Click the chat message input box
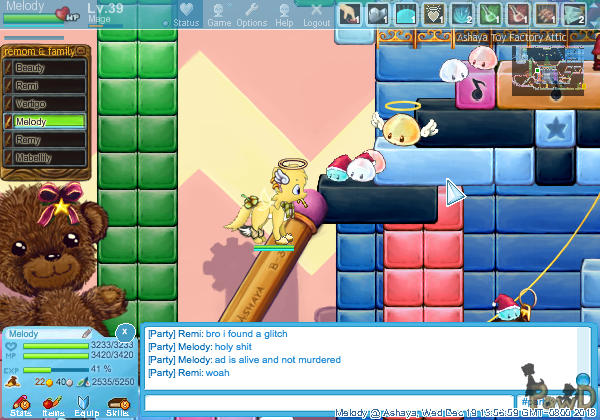600x420 pixels. (320, 402)
